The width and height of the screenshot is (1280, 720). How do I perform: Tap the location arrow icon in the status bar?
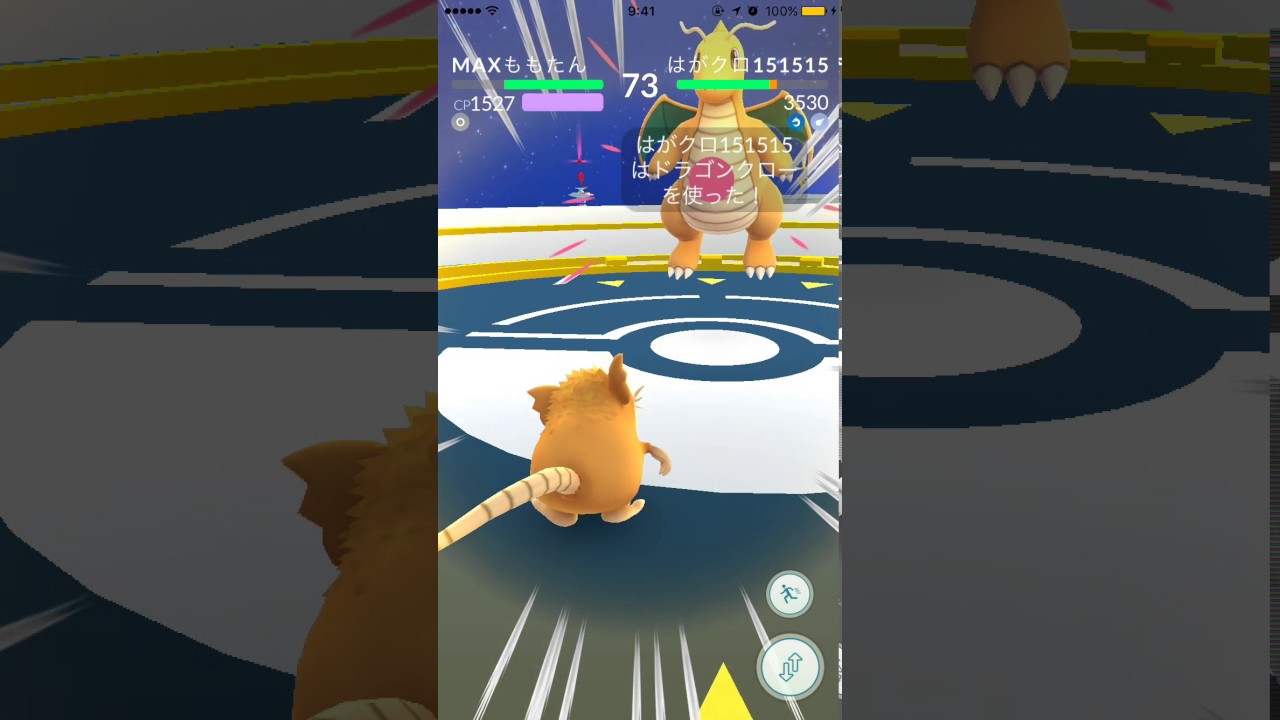tap(735, 10)
